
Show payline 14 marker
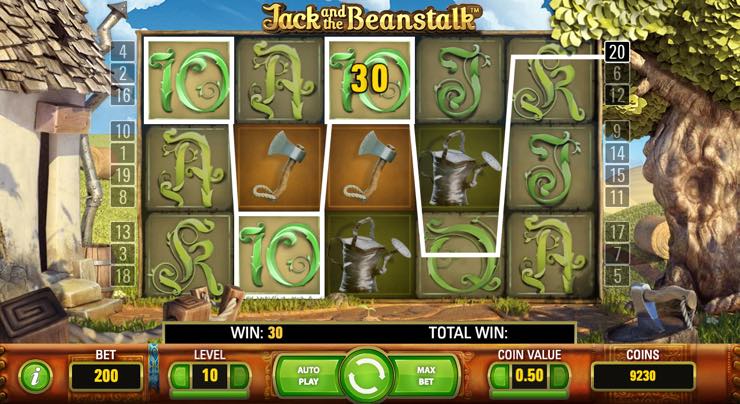tap(617, 152)
